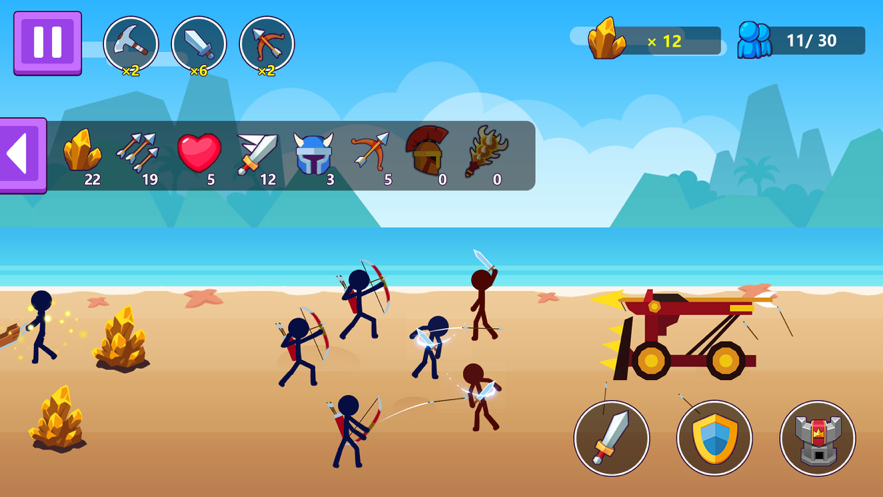This screenshot has height=497, width=883.
Task: Select the triple arrows upgrade
Action: coord(138,154)
